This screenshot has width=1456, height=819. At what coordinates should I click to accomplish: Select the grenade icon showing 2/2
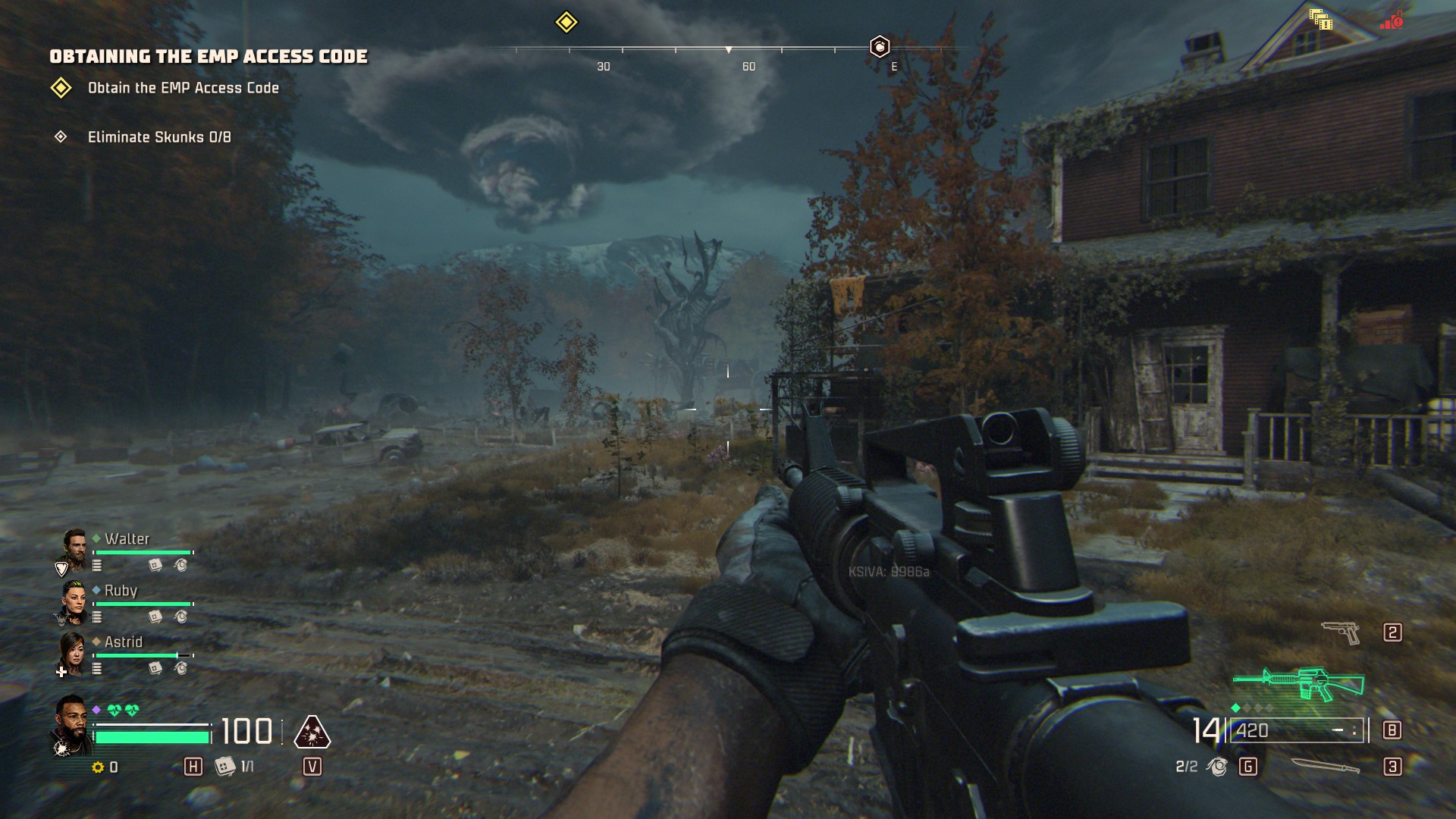(x=1217, y=767)
